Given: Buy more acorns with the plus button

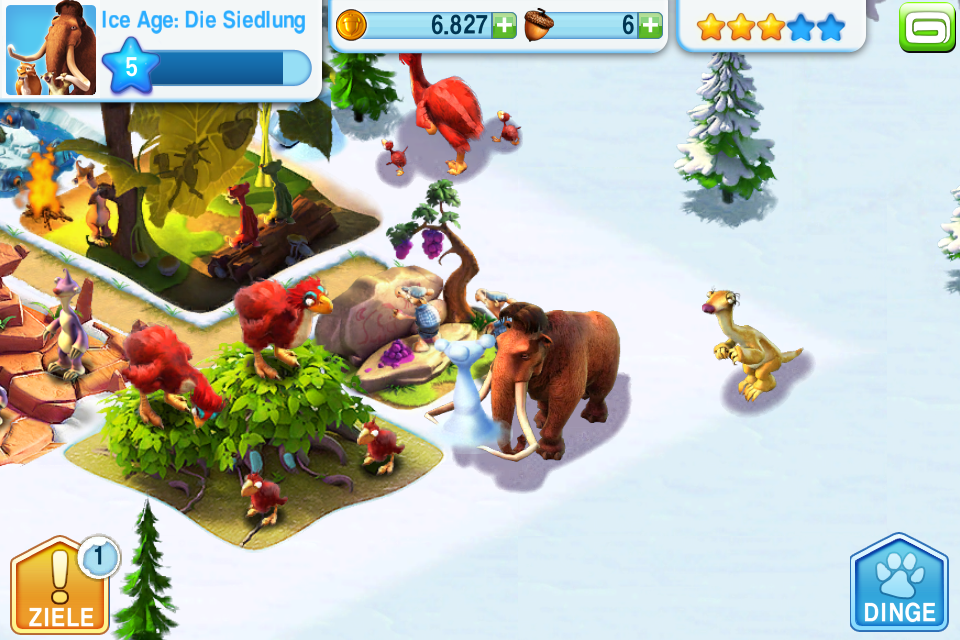Looking at the screenshot, I should tap(650, 26).
